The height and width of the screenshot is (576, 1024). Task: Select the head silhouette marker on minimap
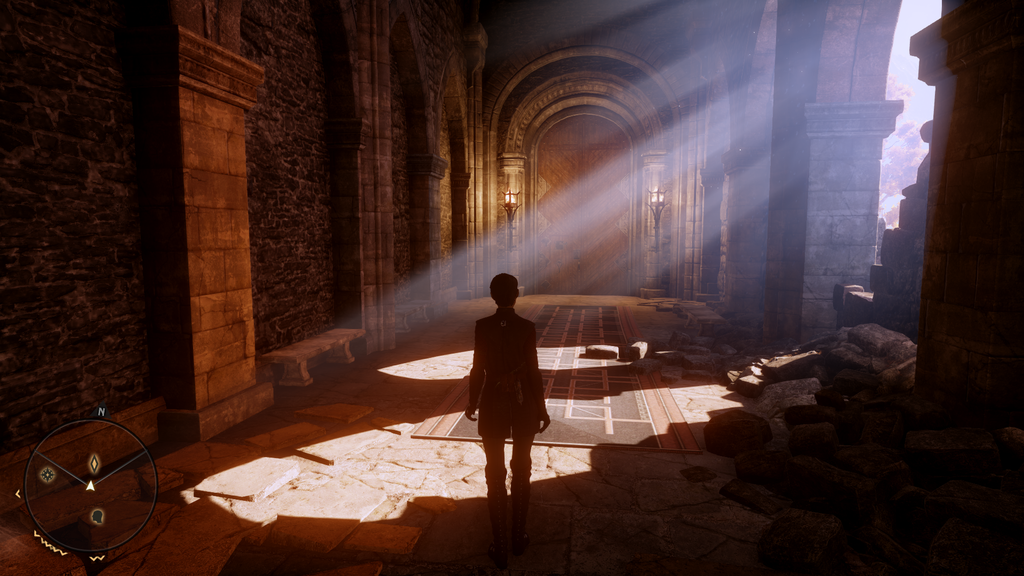point(97,516)
